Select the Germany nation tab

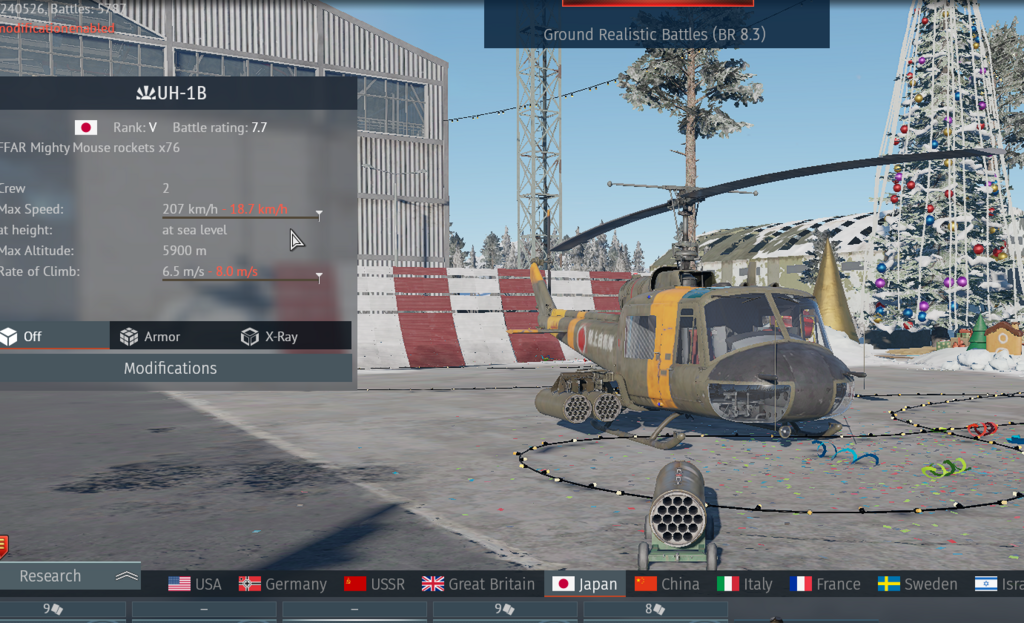pos(283,584)
